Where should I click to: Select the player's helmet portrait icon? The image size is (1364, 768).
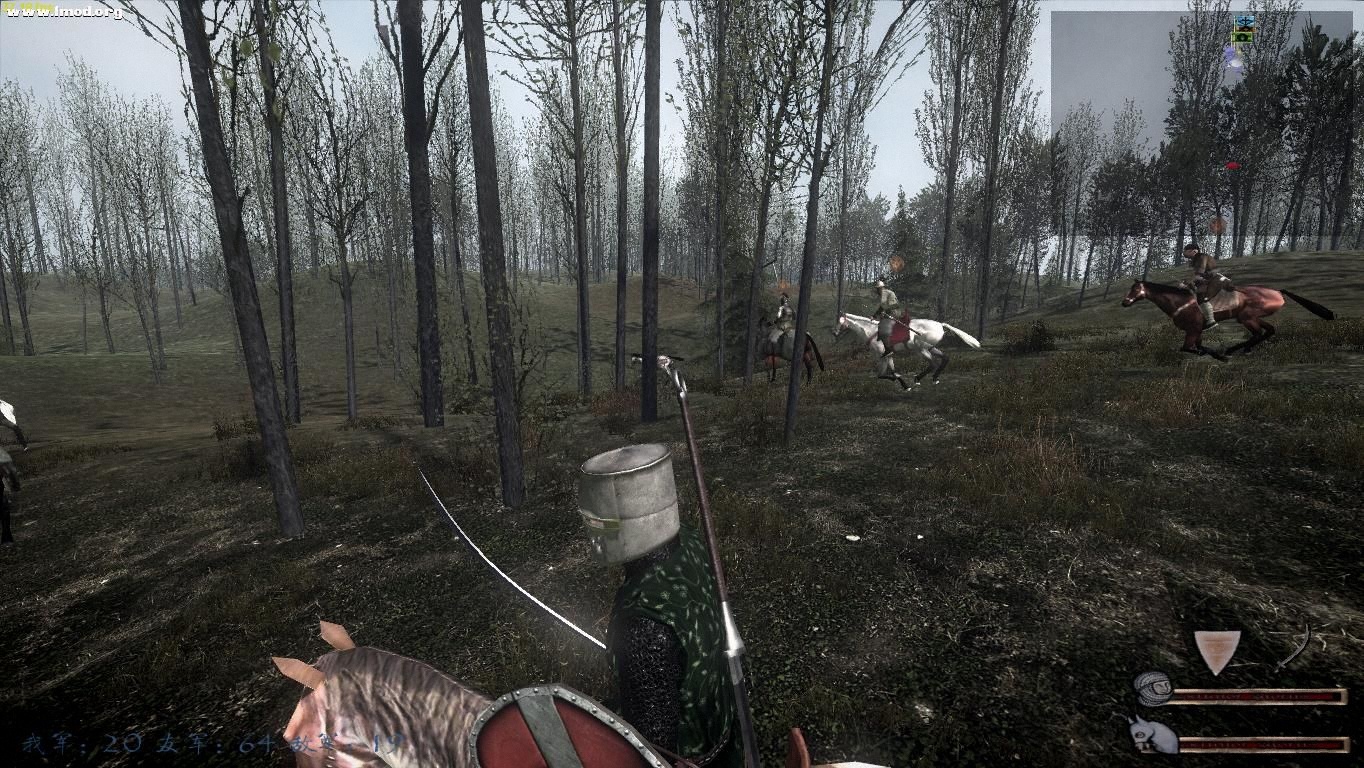[x=1155, y=690]
